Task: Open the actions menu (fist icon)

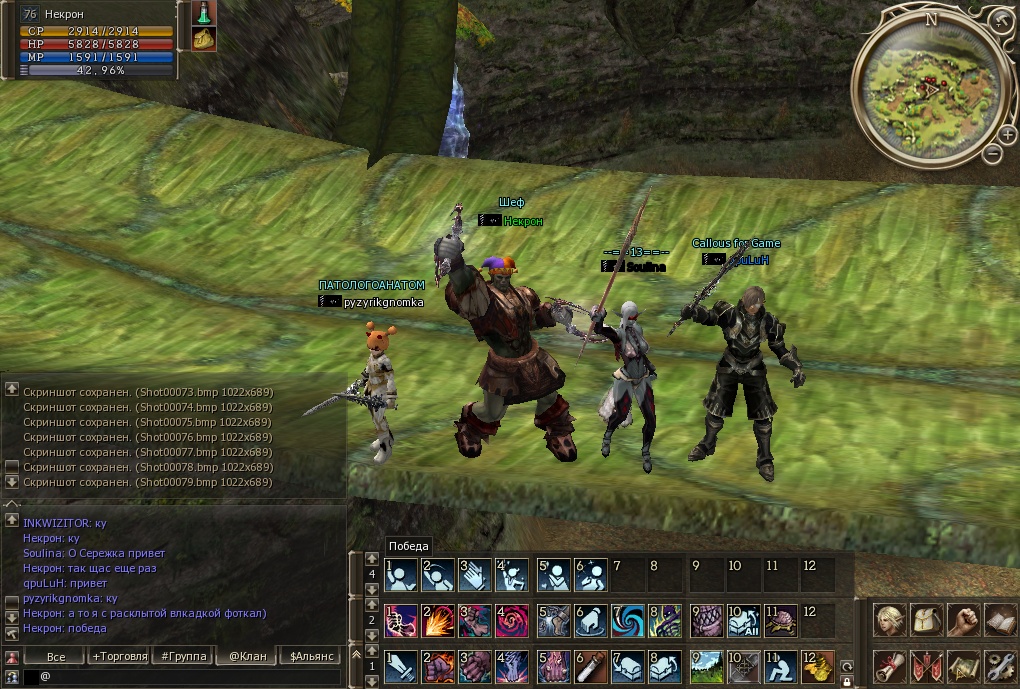Action: [963, 620]
